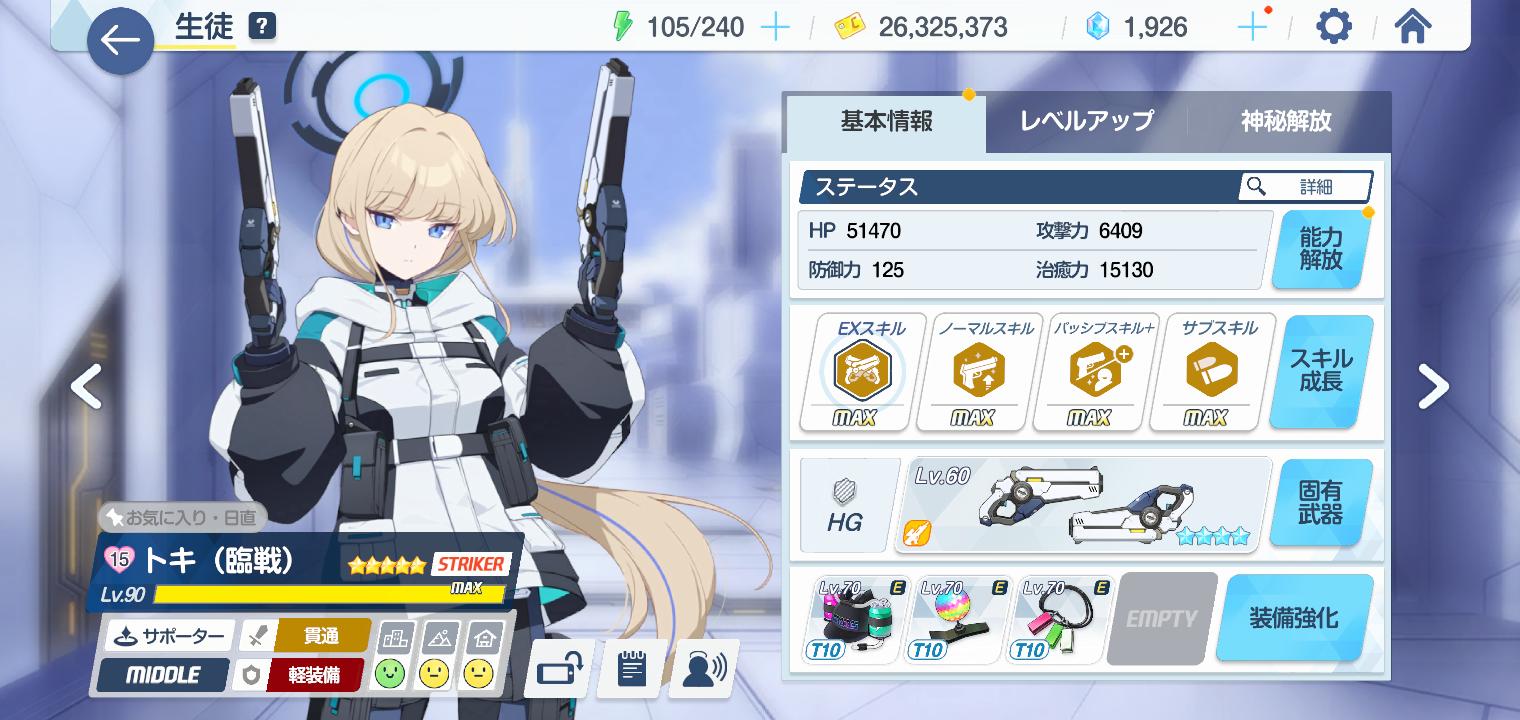Go back with the arrow button
The image size is (1520, 720).
pyautogui.click(x=121, y=41)
